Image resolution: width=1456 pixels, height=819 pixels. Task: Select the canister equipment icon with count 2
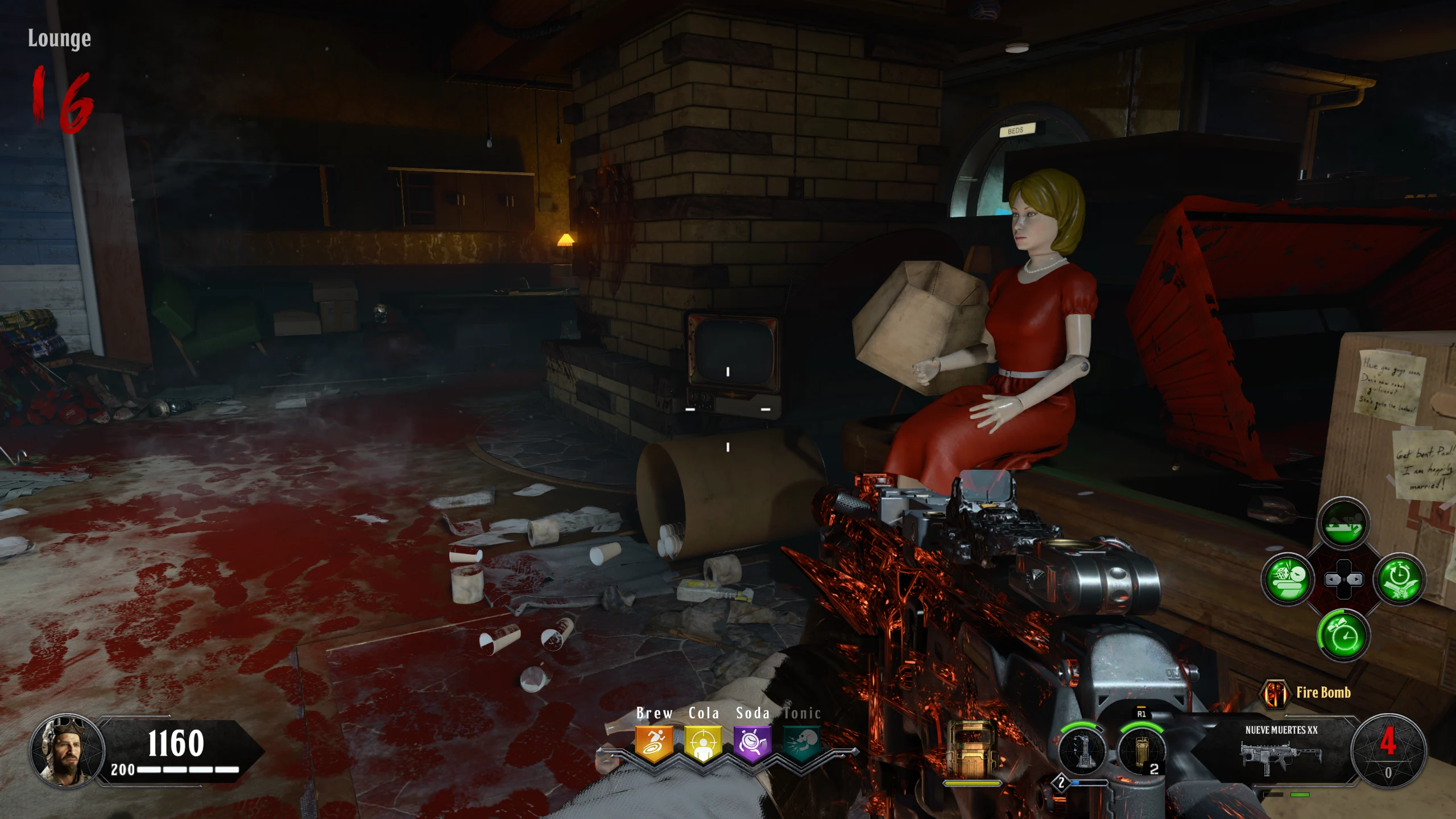(1141, 751)
